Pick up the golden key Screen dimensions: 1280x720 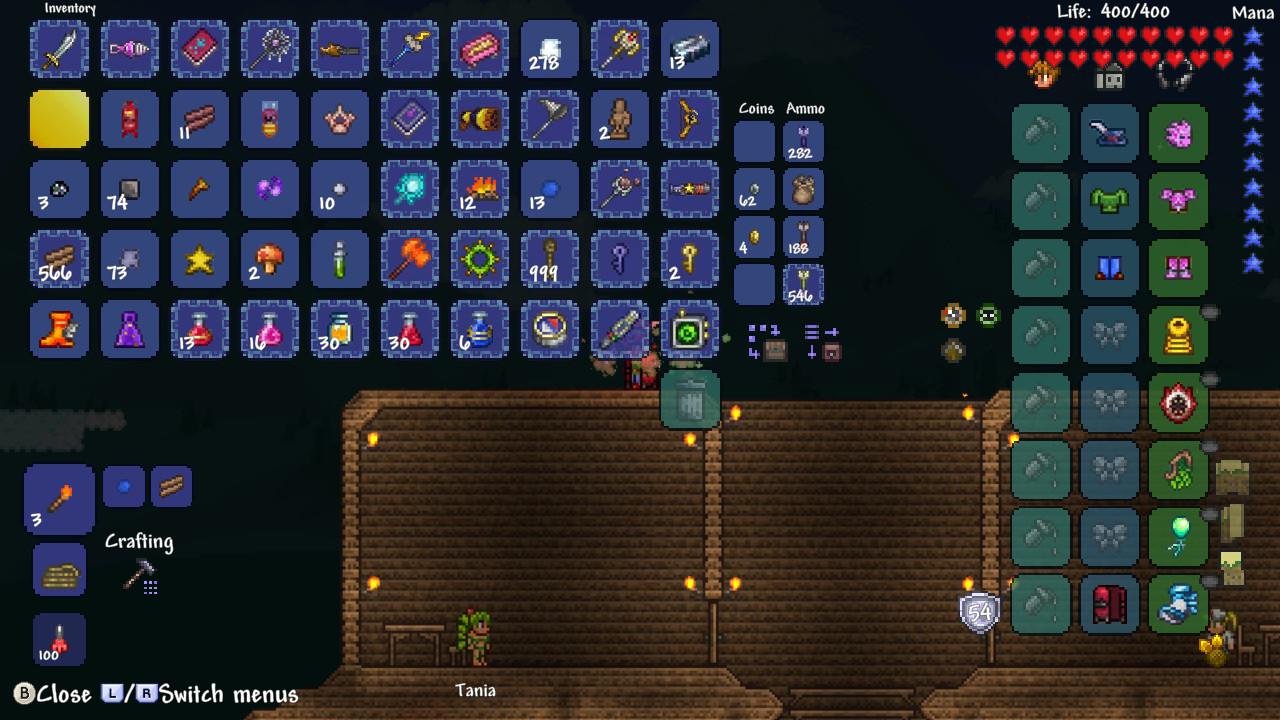click(689, 259)
